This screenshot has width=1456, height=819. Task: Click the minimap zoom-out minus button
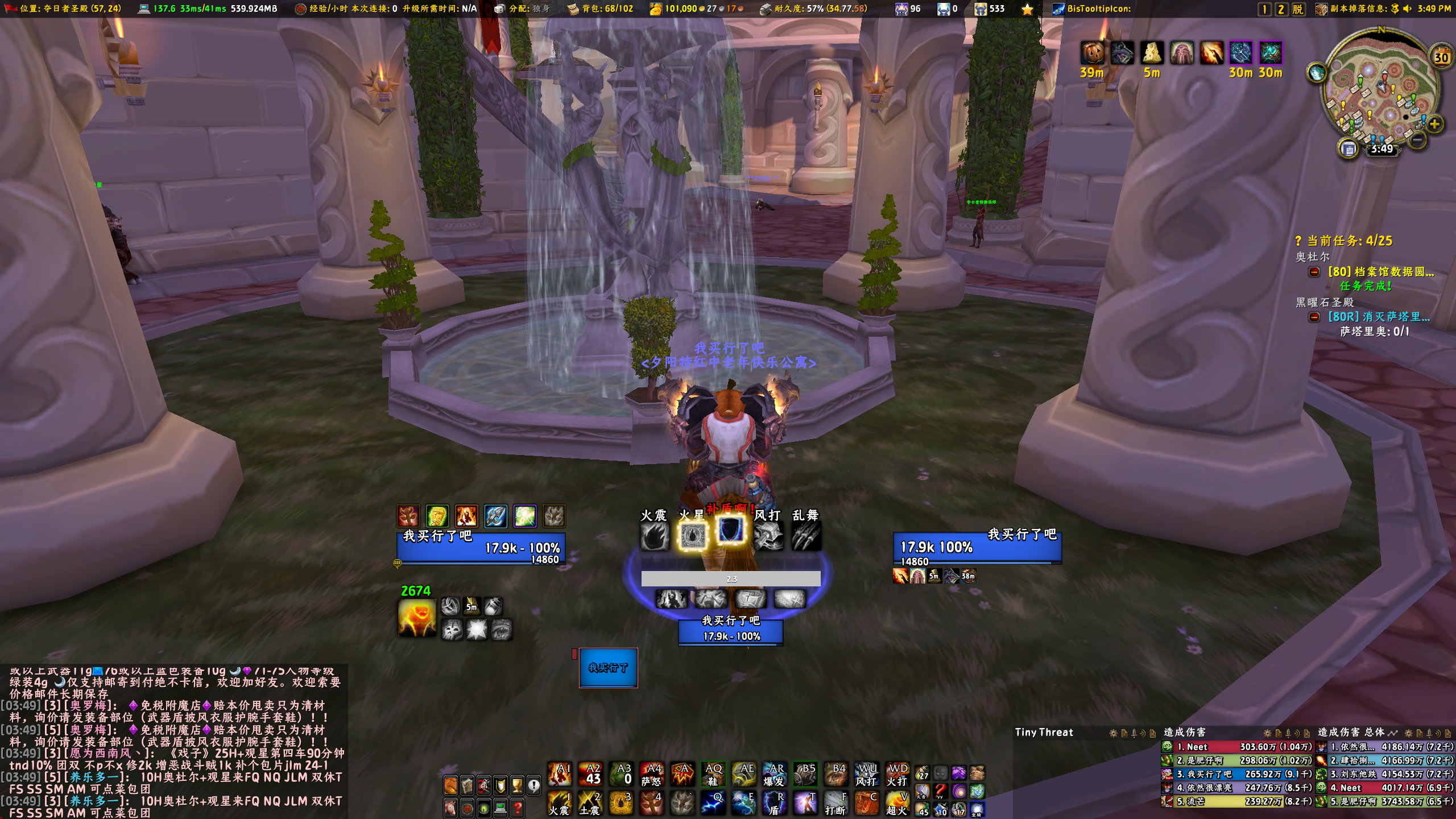click(1417, 140)
